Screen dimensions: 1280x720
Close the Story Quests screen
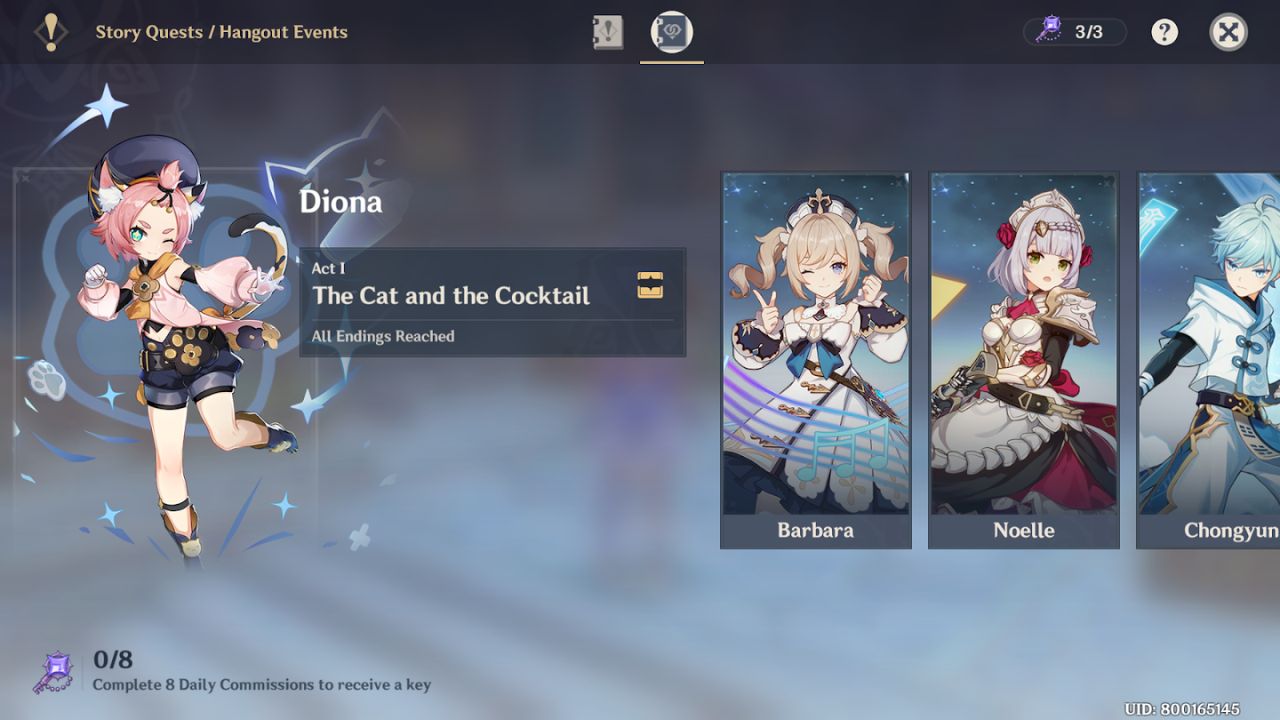point(1228,32)
